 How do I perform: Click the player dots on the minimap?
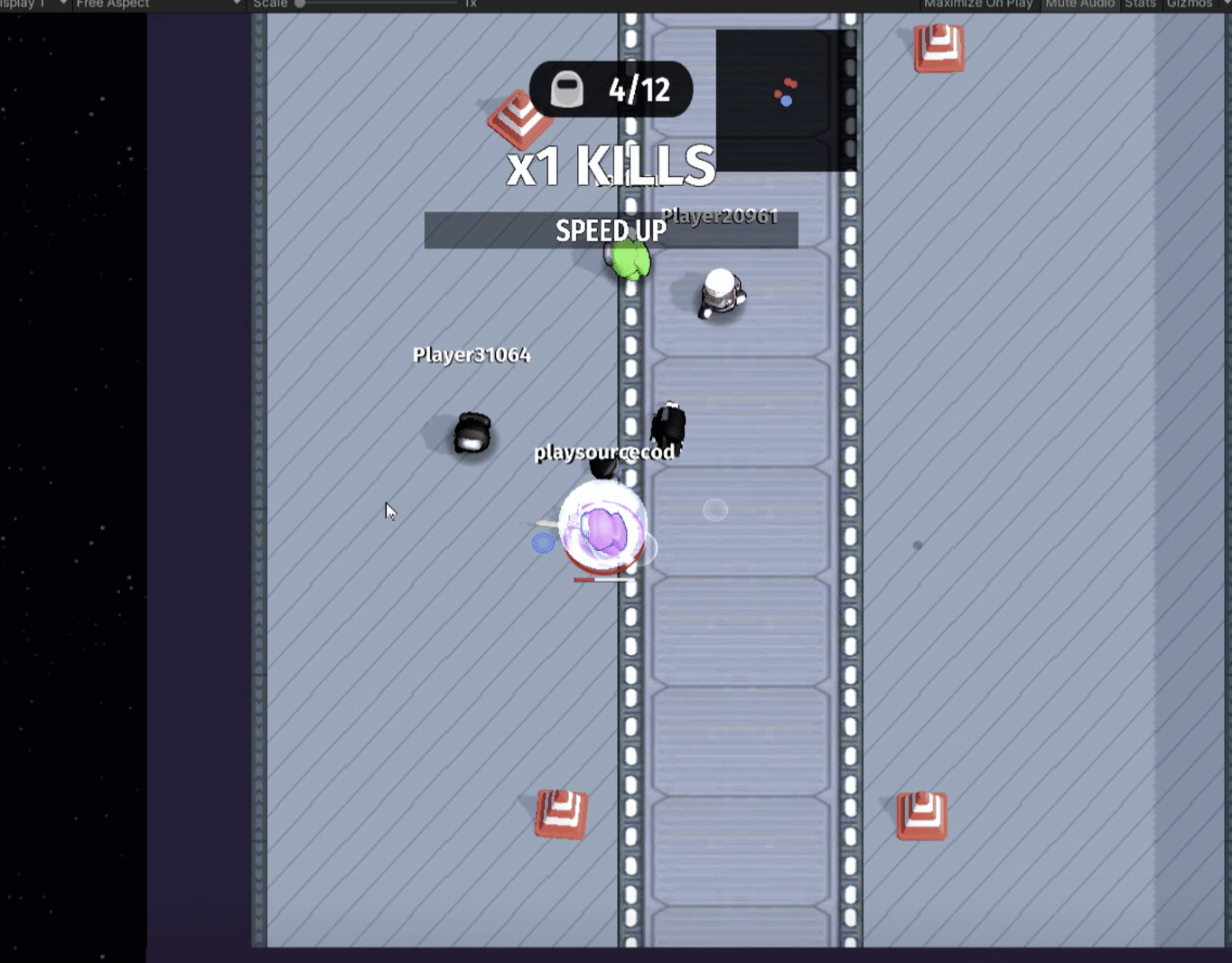point(784,93)
